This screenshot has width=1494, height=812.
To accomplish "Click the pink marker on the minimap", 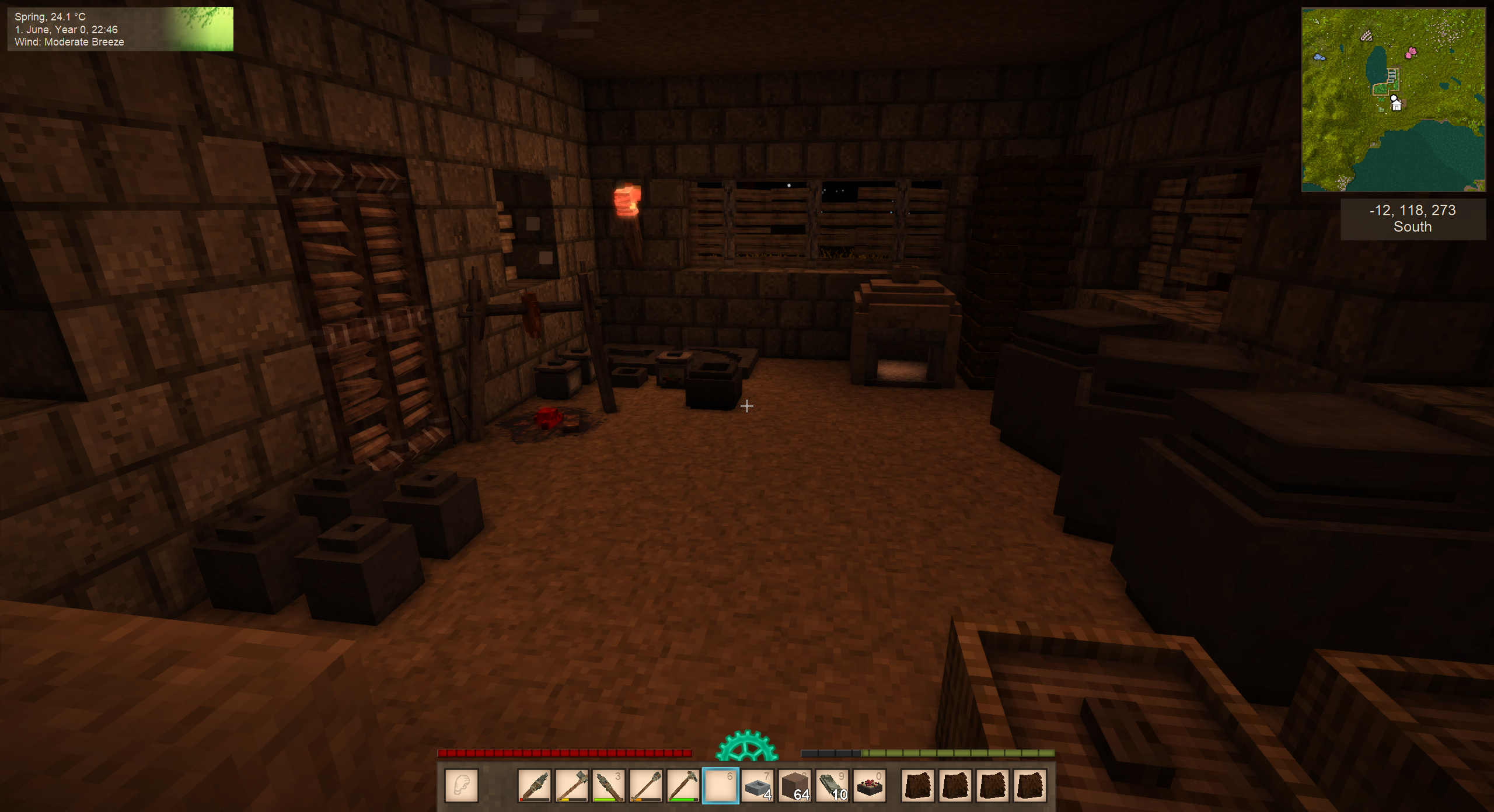I will tap(1411, 52).
